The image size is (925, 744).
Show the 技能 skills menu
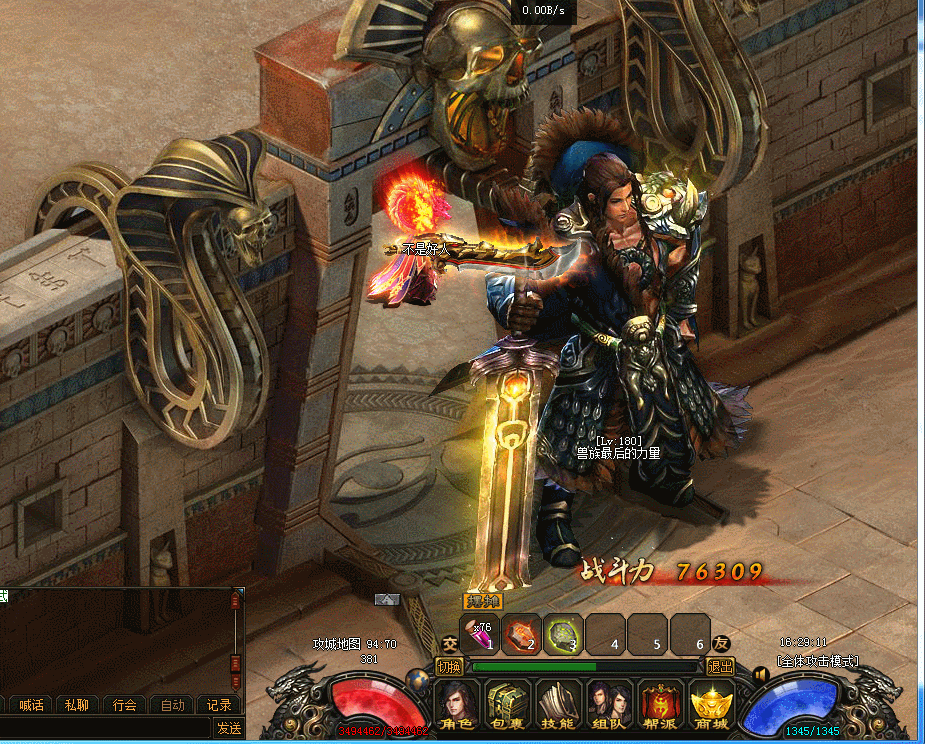point(559,706)
